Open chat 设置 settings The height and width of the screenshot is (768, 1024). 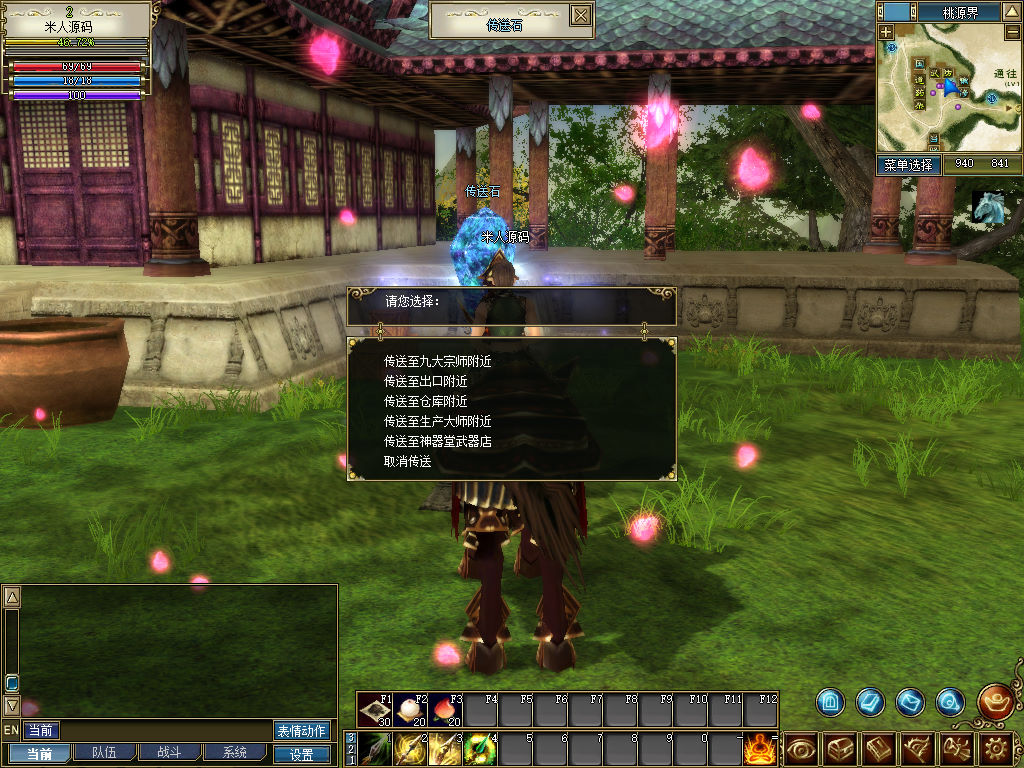301,755
